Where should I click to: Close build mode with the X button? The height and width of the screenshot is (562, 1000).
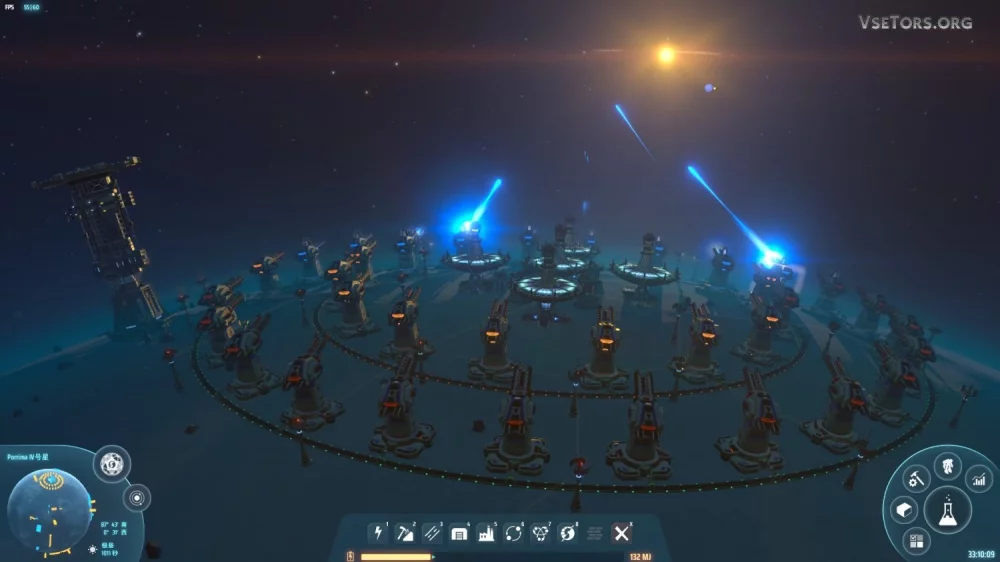pyautogui.click(x=621, y=533)
